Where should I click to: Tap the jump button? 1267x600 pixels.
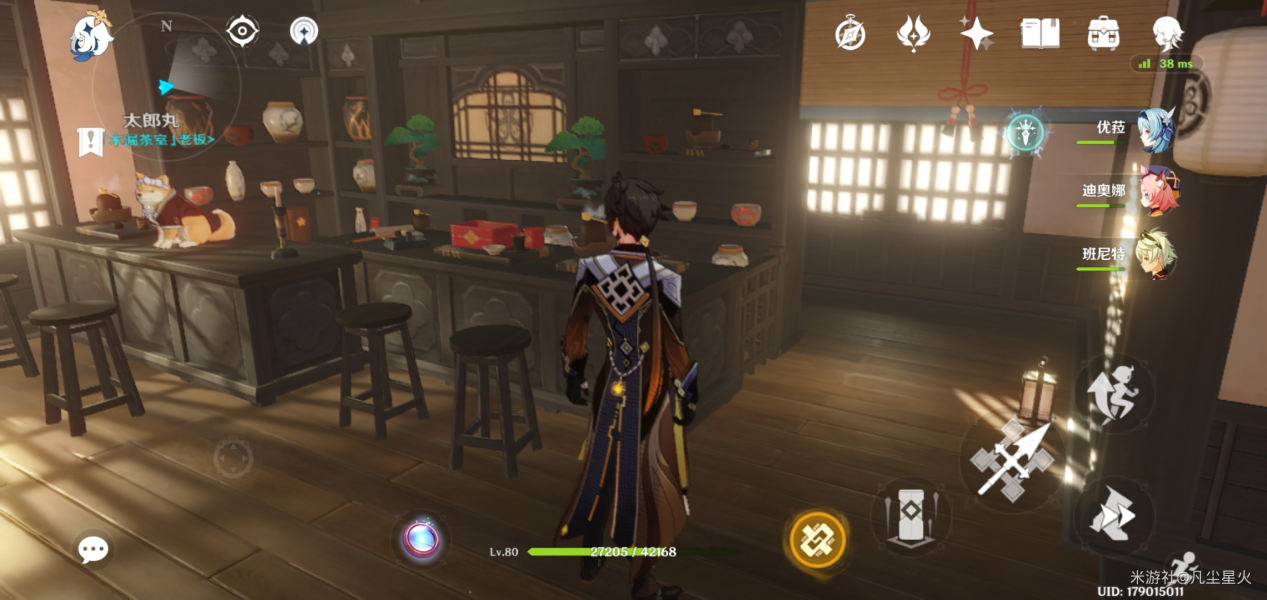pos(1113,515)
